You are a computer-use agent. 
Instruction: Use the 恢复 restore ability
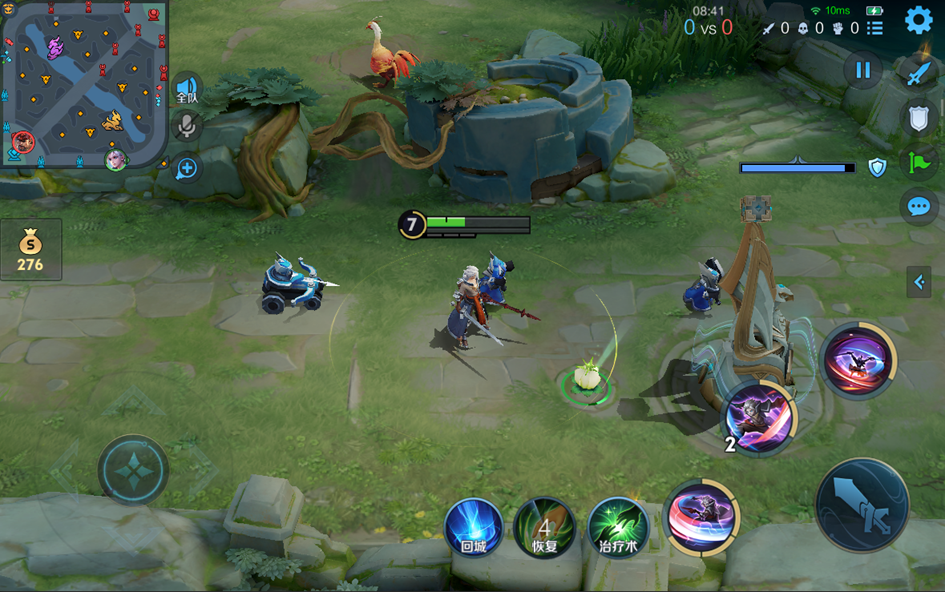(544, 527)
